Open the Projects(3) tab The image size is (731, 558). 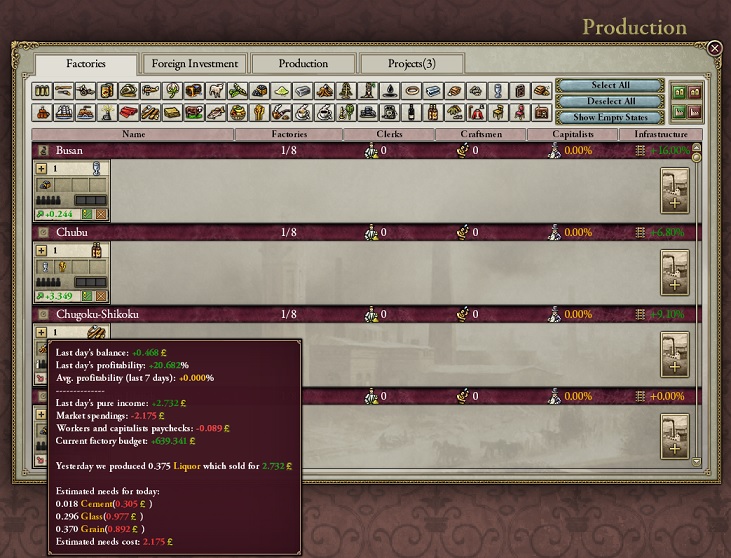tap(412, 64)
